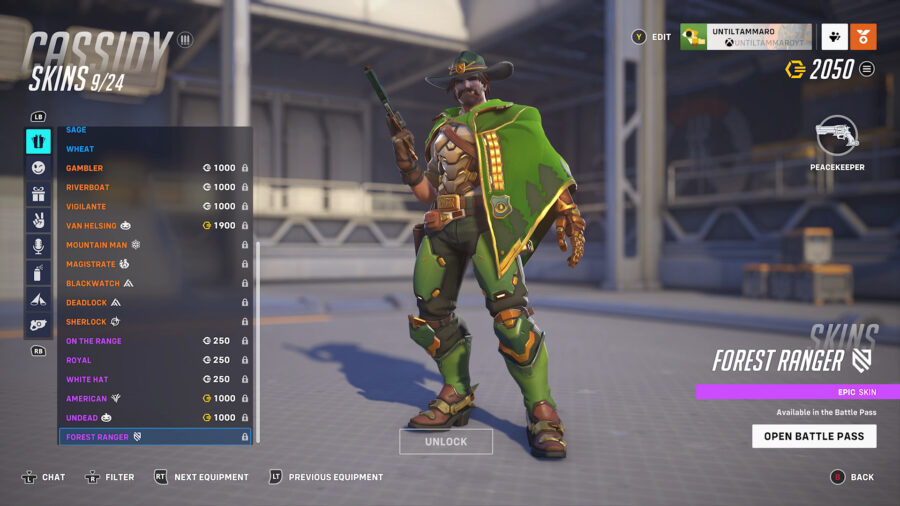This screenshot has height=506, width=900.
Task: Open Battle Pass from skin details
Action: click(x=814, y=436)
